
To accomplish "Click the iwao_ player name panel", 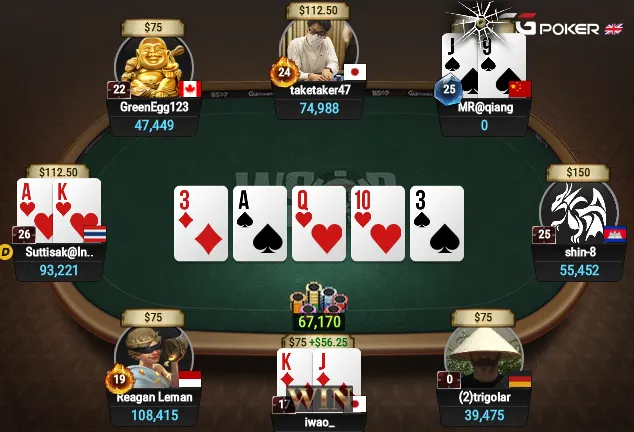I will coord(320,422).
